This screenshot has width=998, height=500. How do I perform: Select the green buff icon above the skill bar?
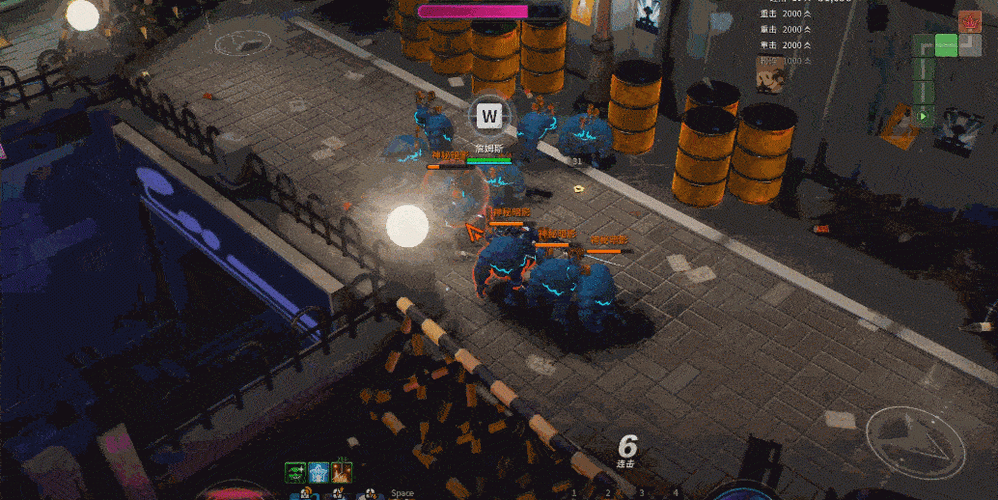[295, 472]
